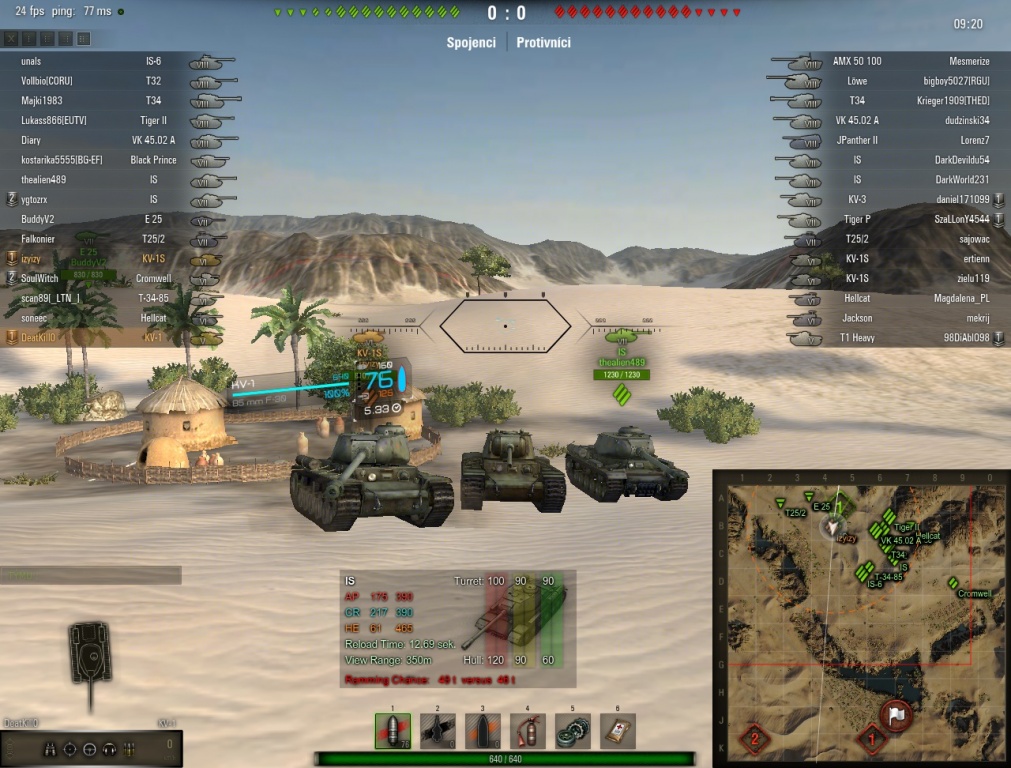Use the repair kit consumable
The height and width of the screenshot is (768, 1011).
(573, 731)
